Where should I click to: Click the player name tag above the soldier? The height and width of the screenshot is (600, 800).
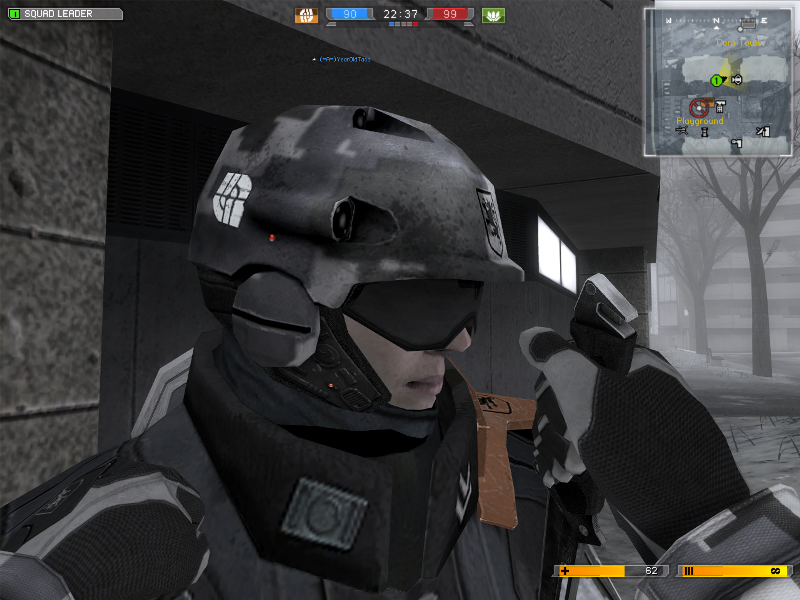[343, 60]
